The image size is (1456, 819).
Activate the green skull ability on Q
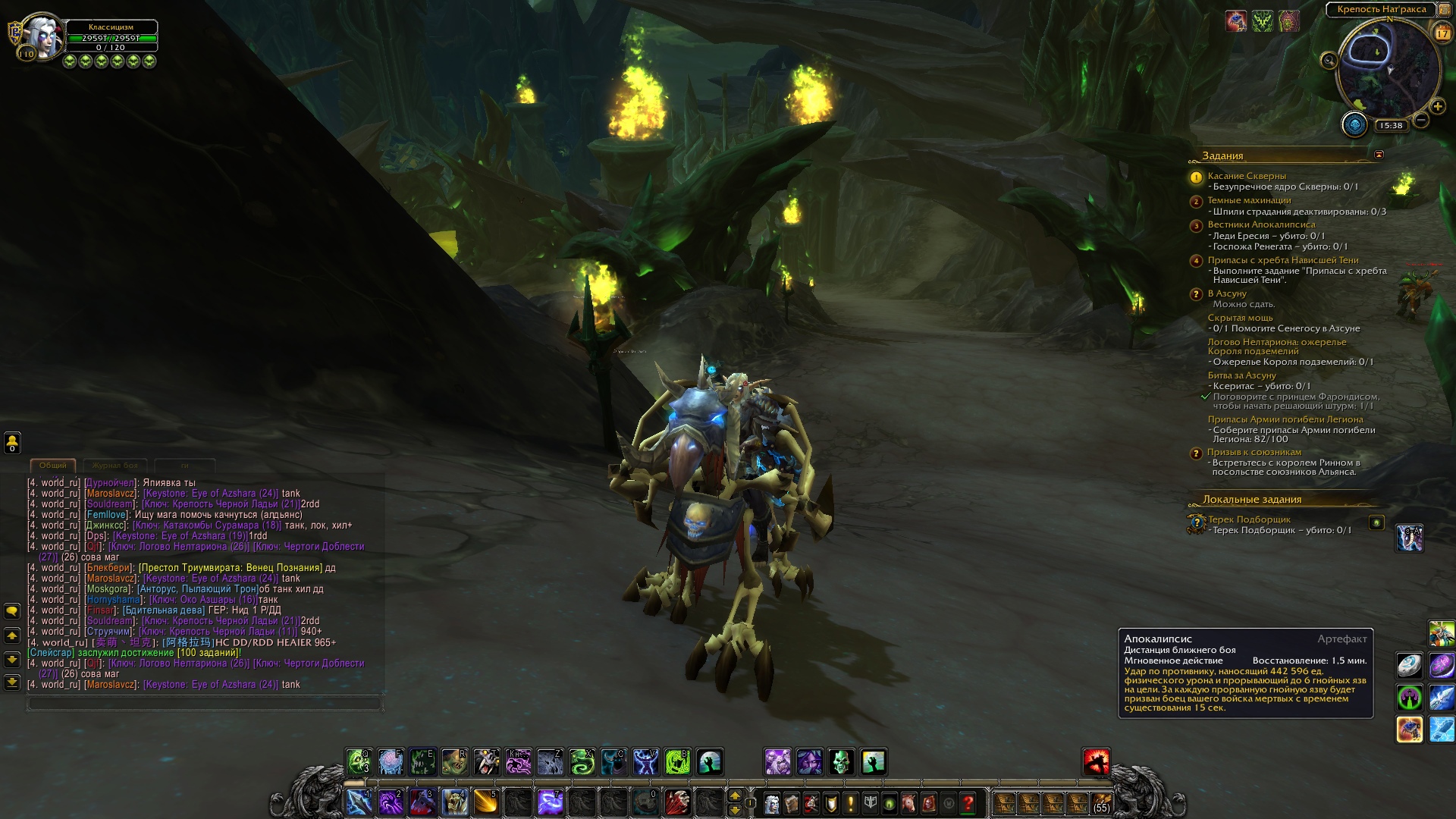point(359,761)
